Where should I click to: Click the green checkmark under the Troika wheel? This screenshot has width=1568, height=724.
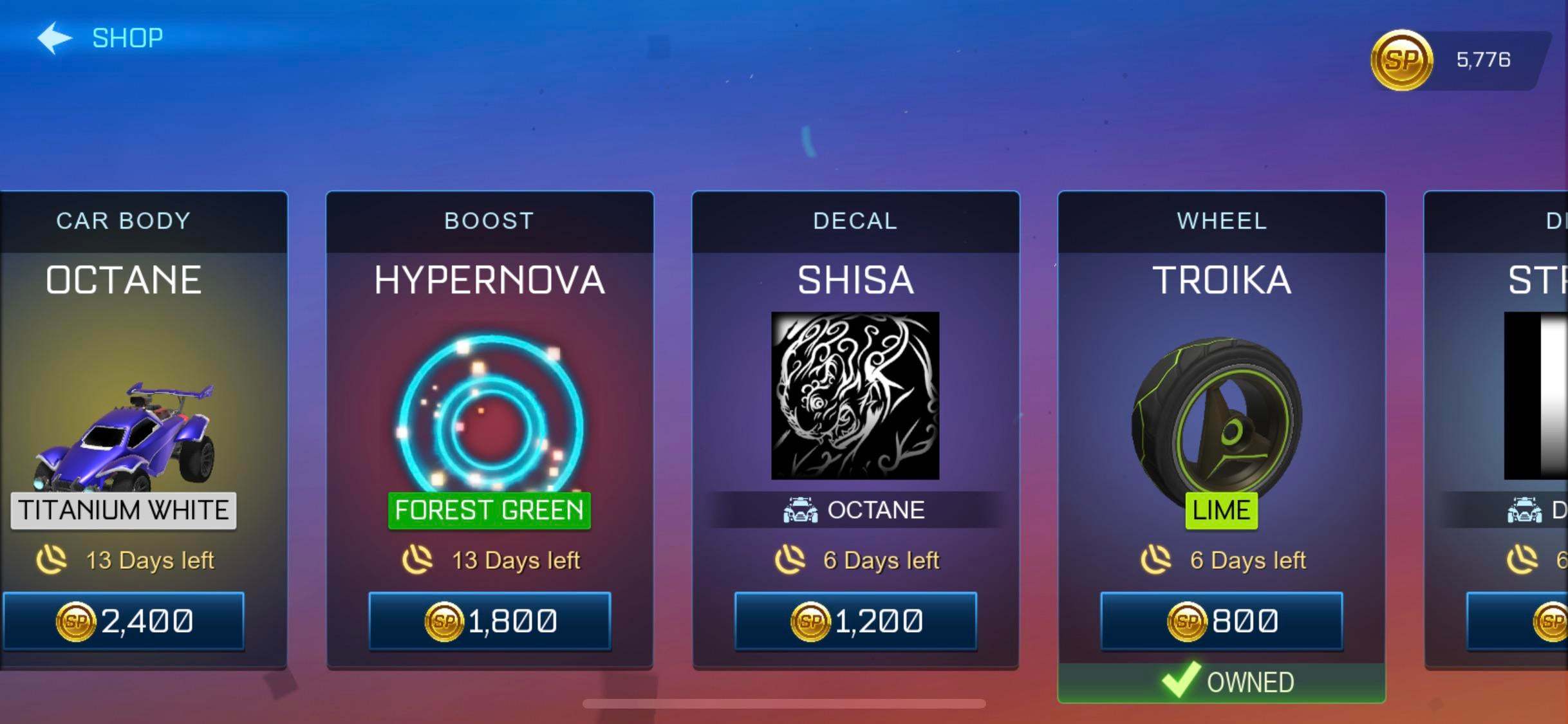click(1182, 681)
